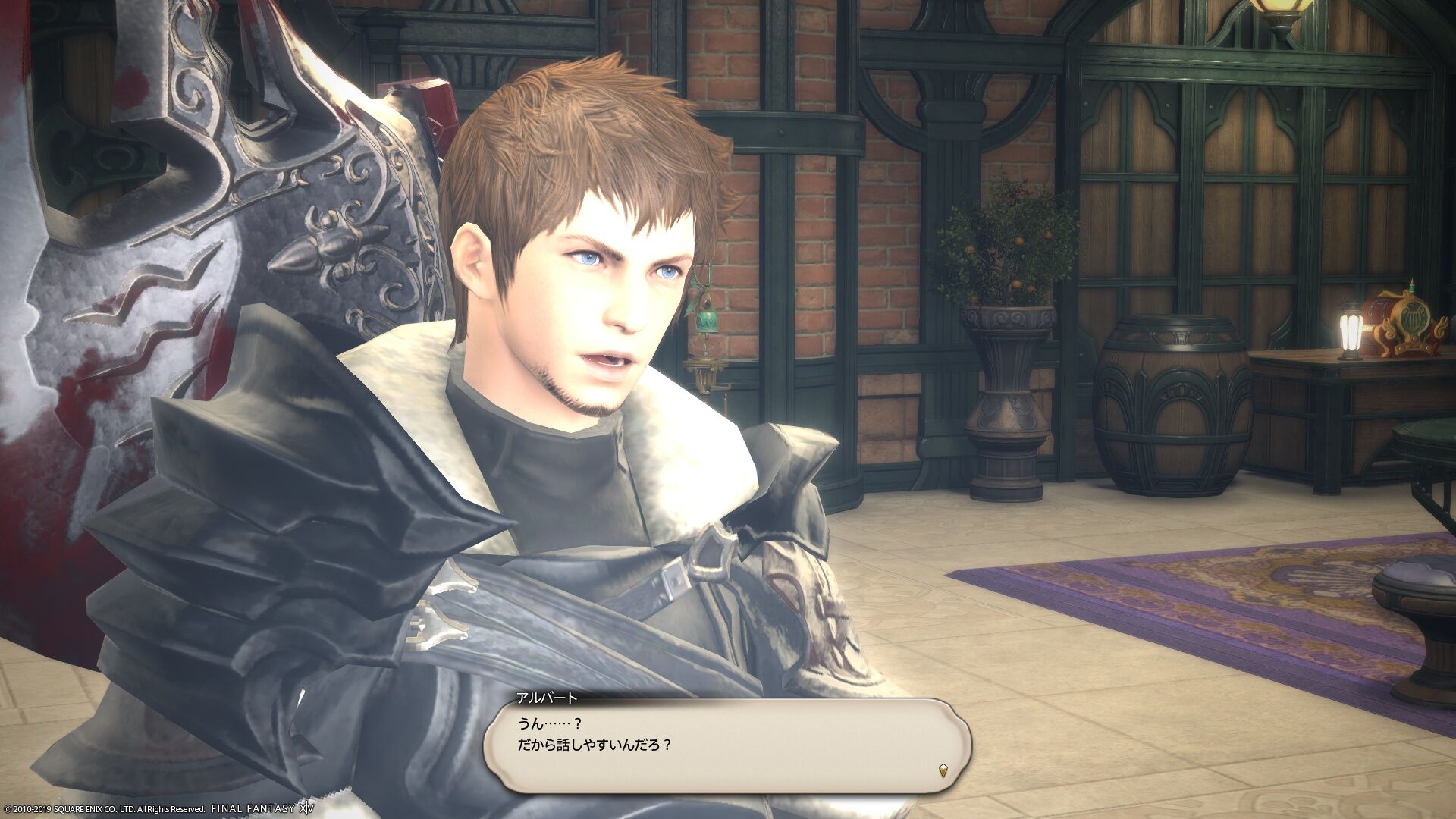
Task: Click the golden dialogue continue arrow
Action: click(943, 794)
